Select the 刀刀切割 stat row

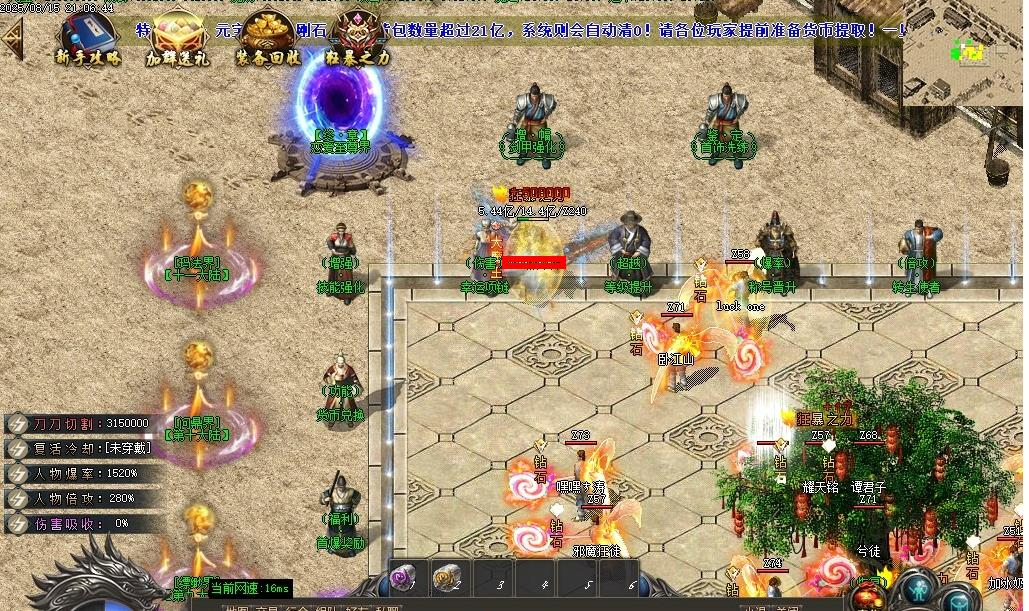80,423
